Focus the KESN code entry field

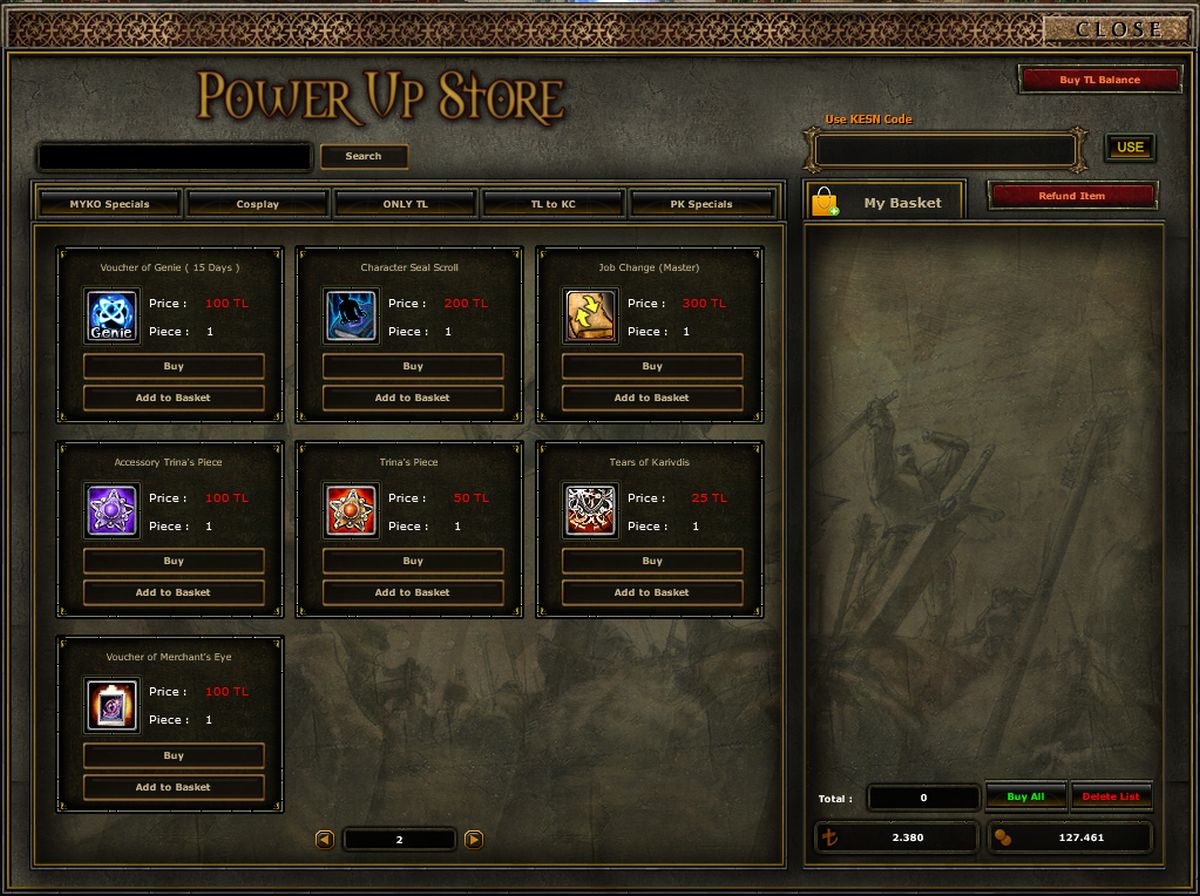point(945,151)
